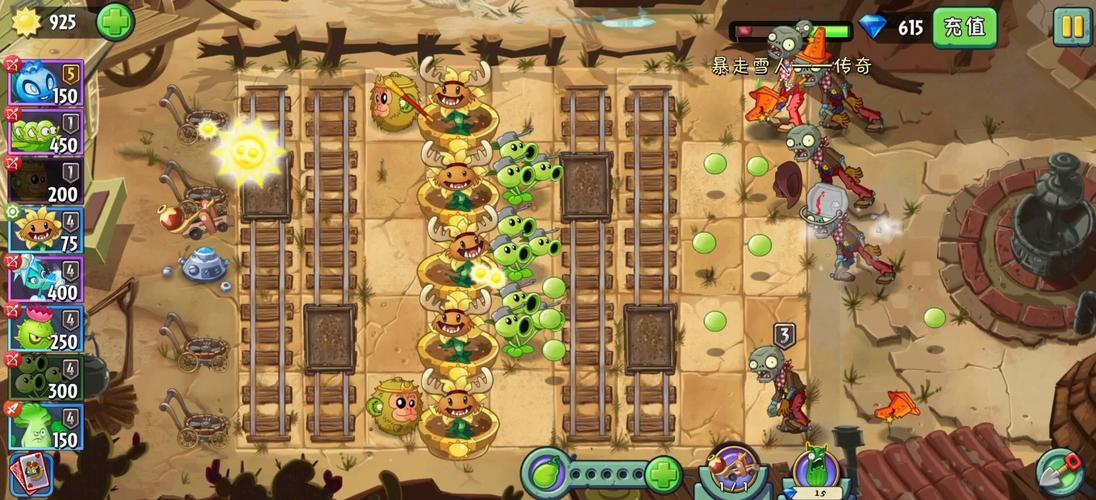The image size is (1096, 500).
Task: Choose the 400-cost icy plant seed packet
Action: point(45,278)
